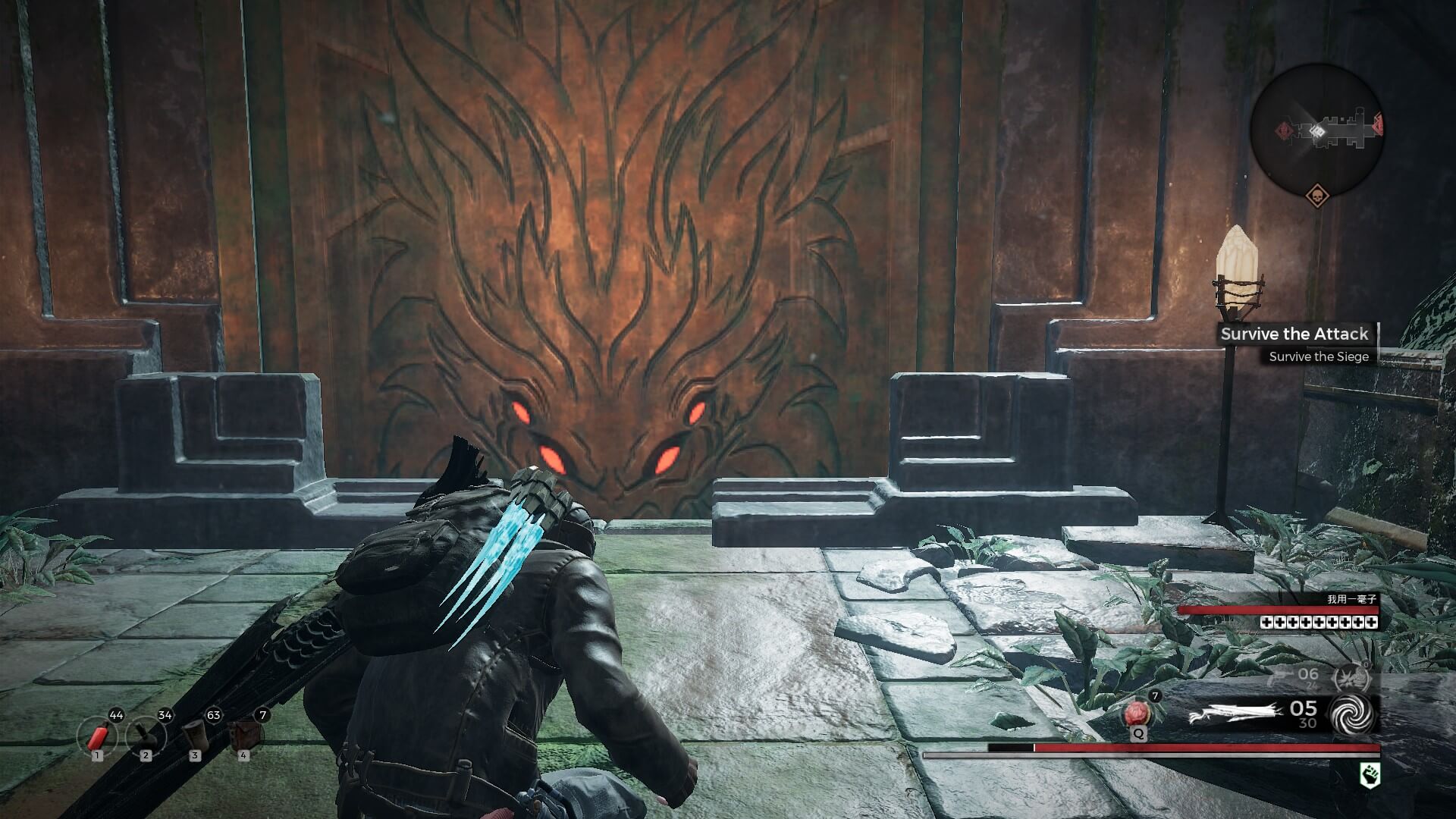1456x819 pixels.
Task: Use the red canister in quick slot 1
Action: pyautogui.click(x=96, y=737)
